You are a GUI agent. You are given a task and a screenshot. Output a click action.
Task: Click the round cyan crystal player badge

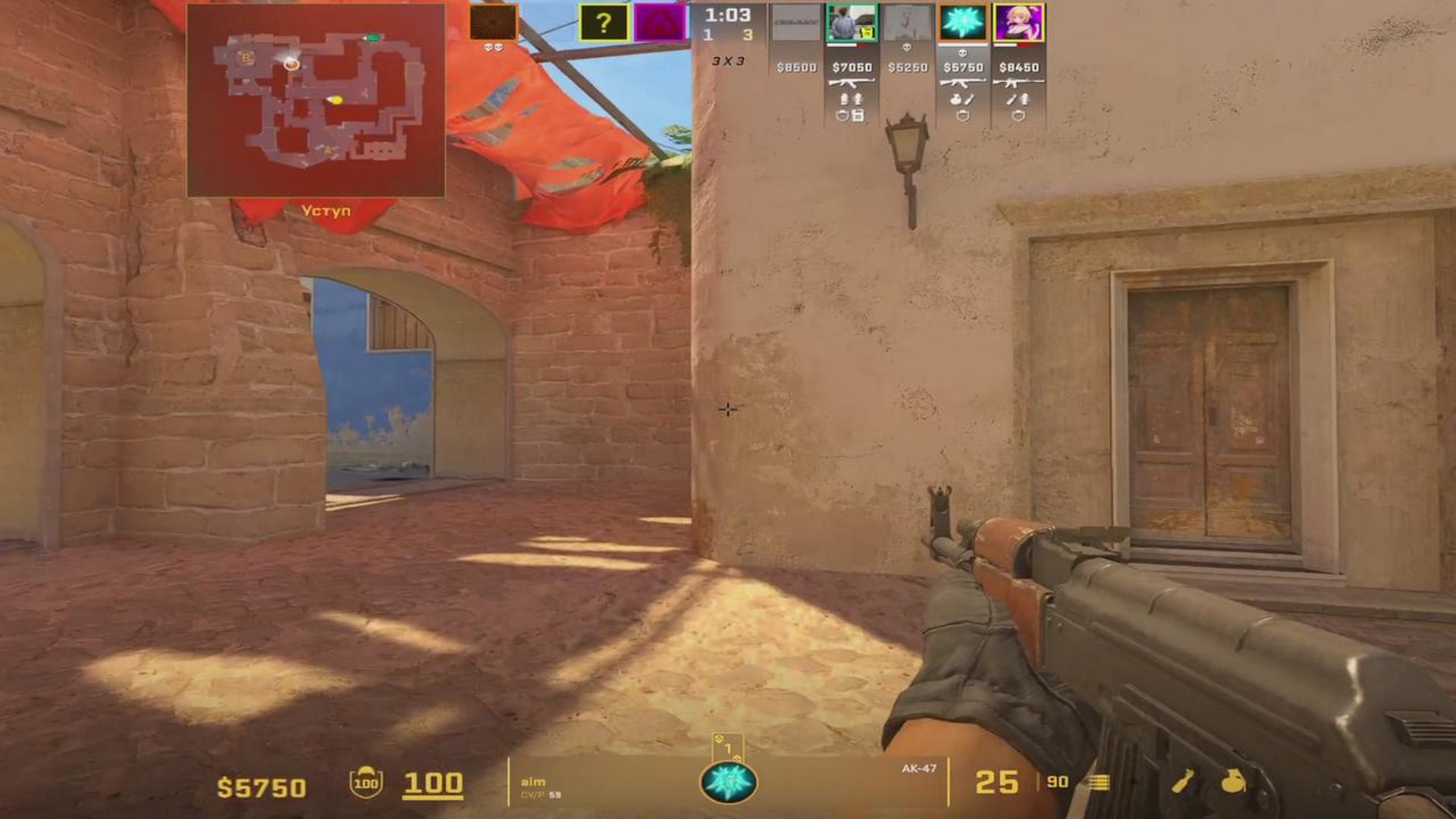click(x=728, y=783)
